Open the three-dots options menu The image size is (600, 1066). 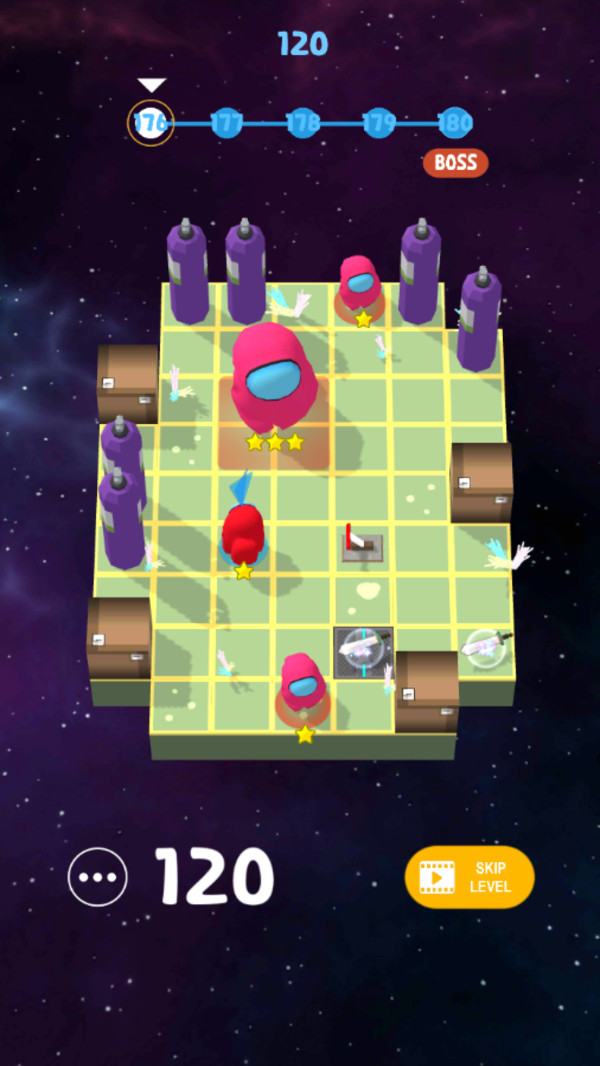[97, 877]
